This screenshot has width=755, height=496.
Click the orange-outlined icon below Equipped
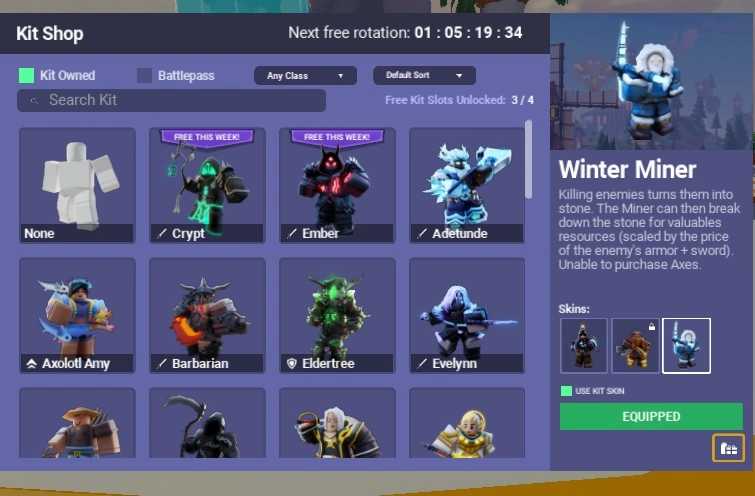pos(728,448)
